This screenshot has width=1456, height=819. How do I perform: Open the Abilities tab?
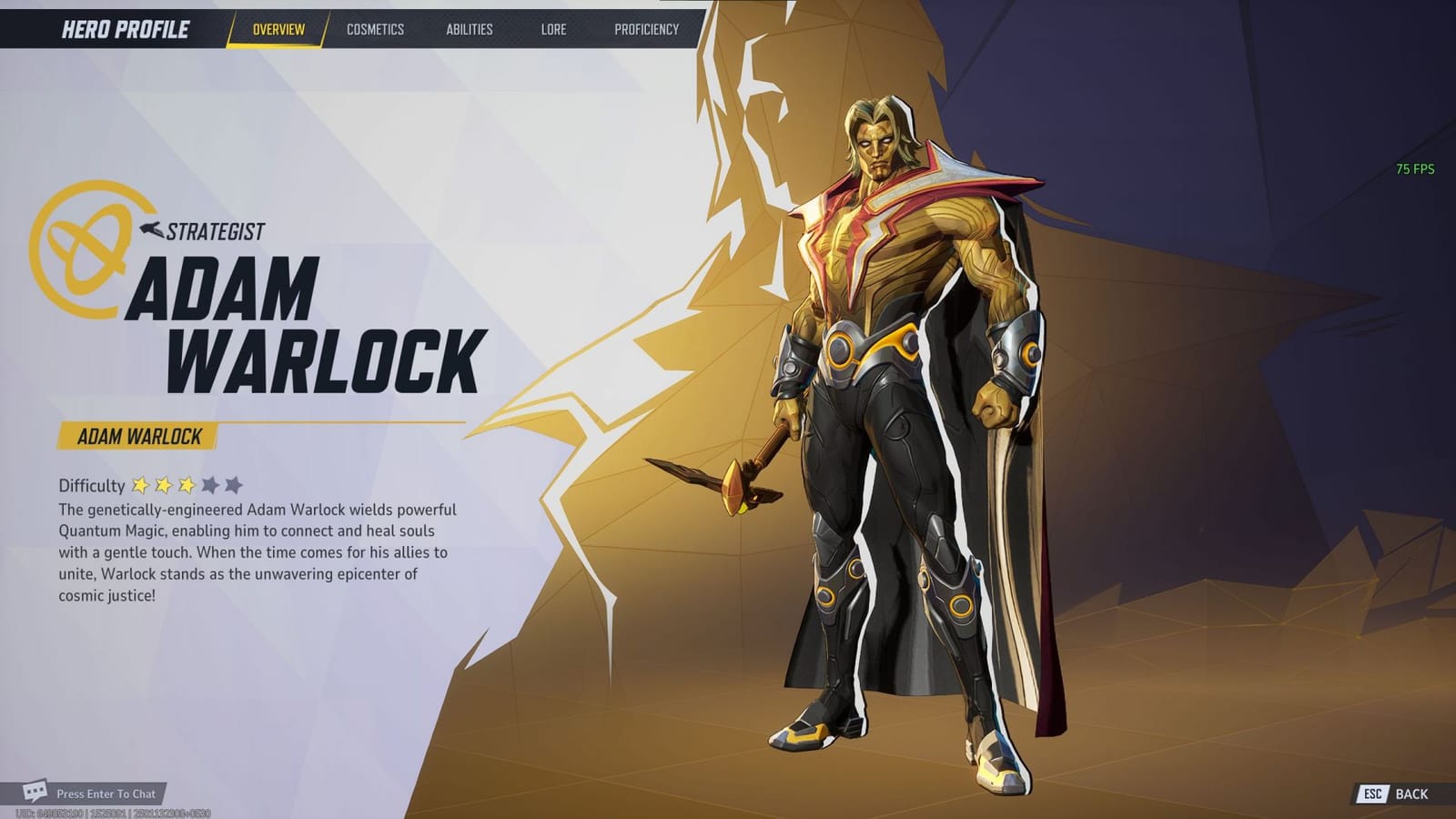tap(468, 28)
